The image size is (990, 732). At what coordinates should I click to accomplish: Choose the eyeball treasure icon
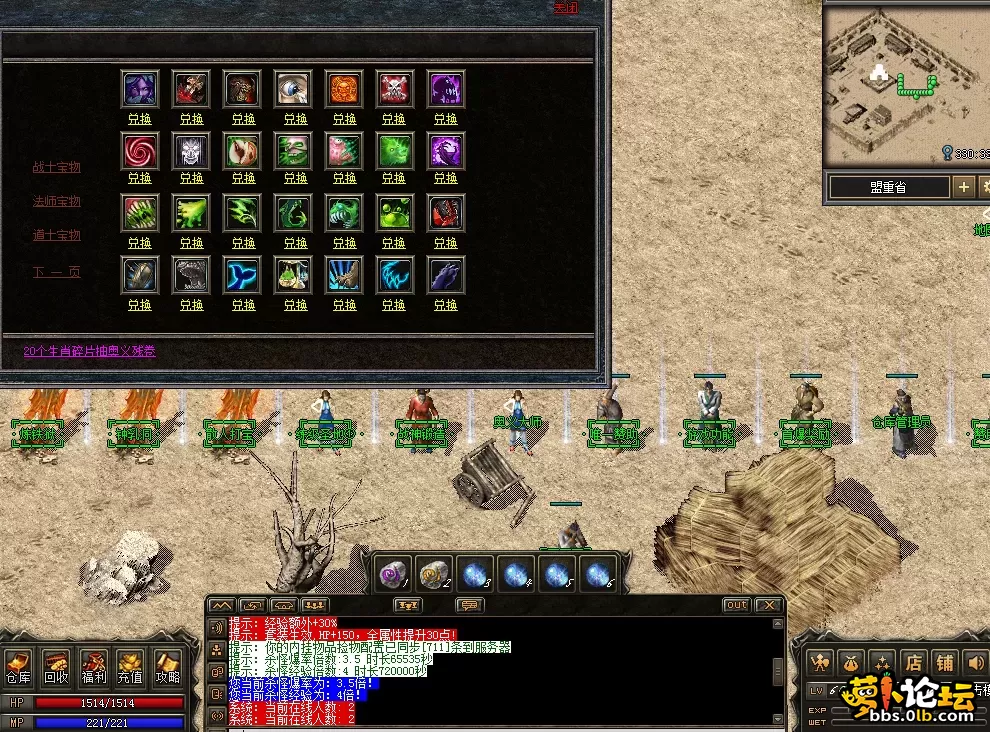click(x=293, y=89)
